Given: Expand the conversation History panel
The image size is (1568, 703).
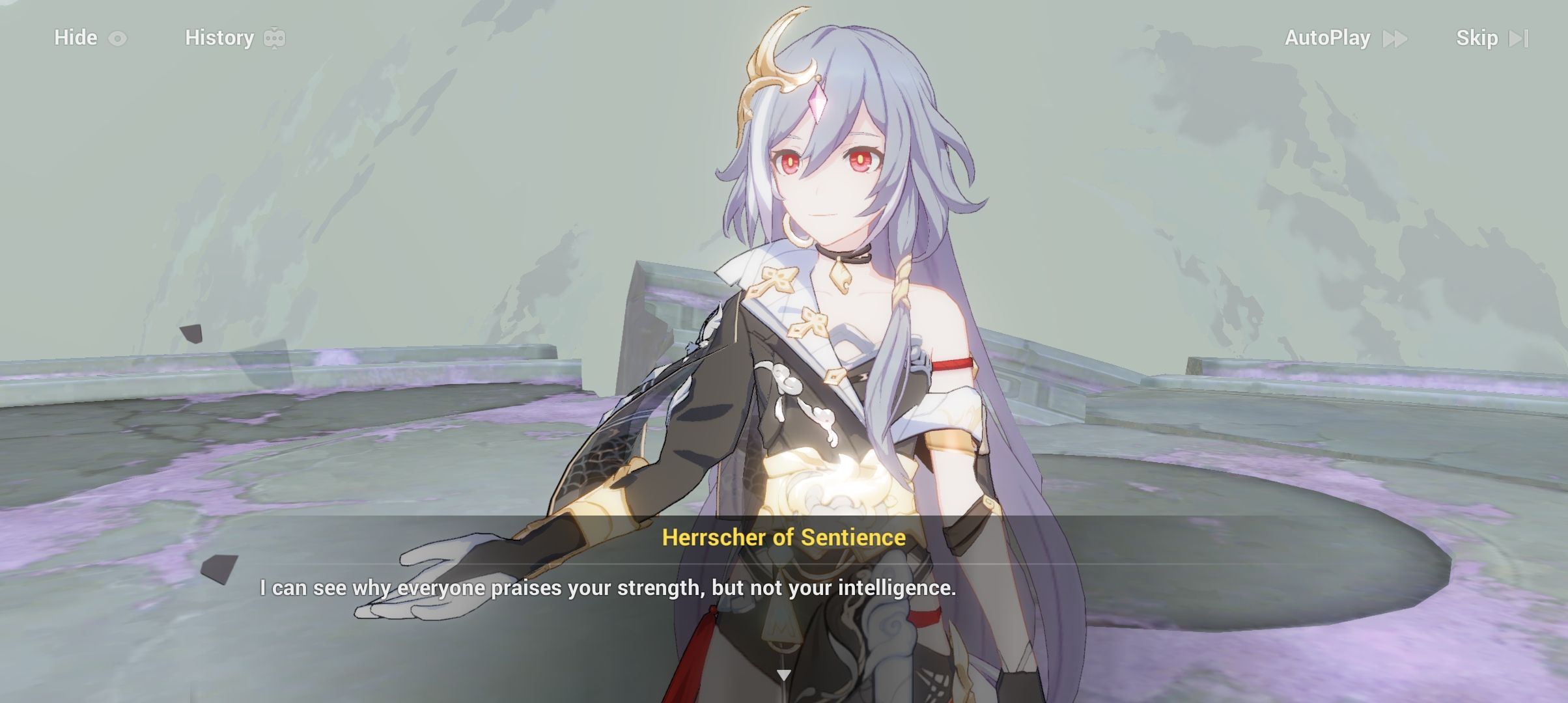Looking at the screenshot, I should point(219,38).
